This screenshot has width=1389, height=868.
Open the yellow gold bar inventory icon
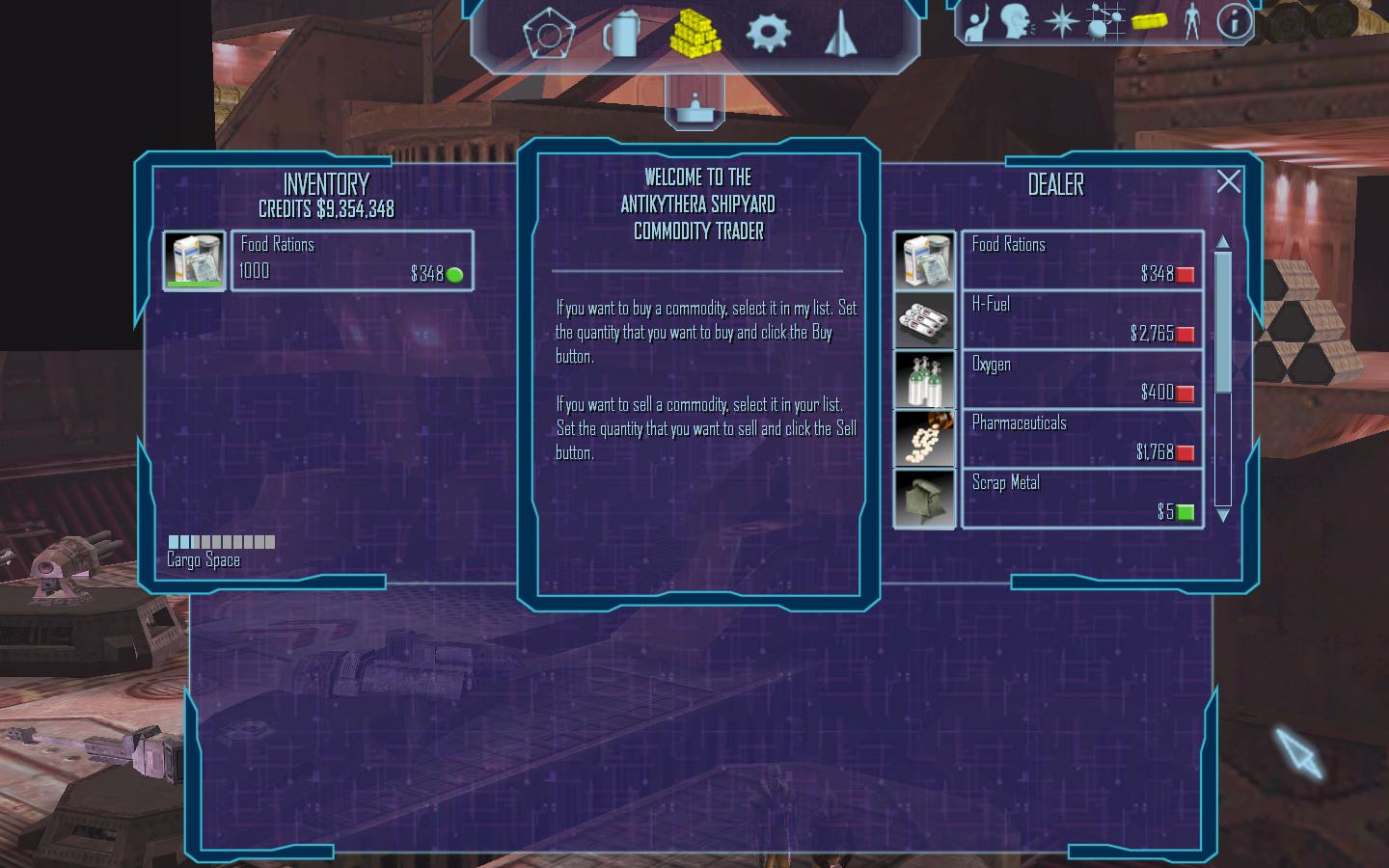coord(1149,22)
